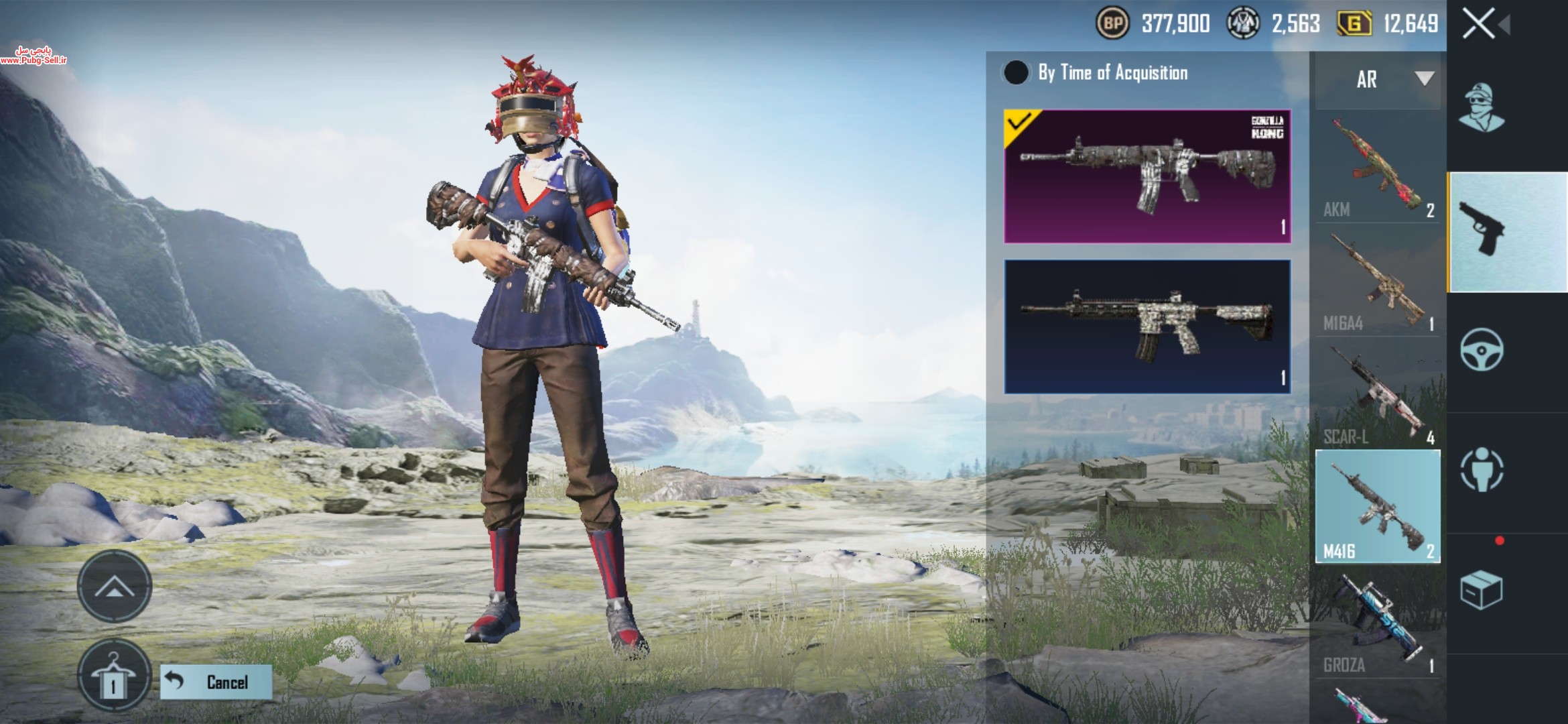Click the gold G currency icon
The image size is (1568, 724).
click(1354, 24)
